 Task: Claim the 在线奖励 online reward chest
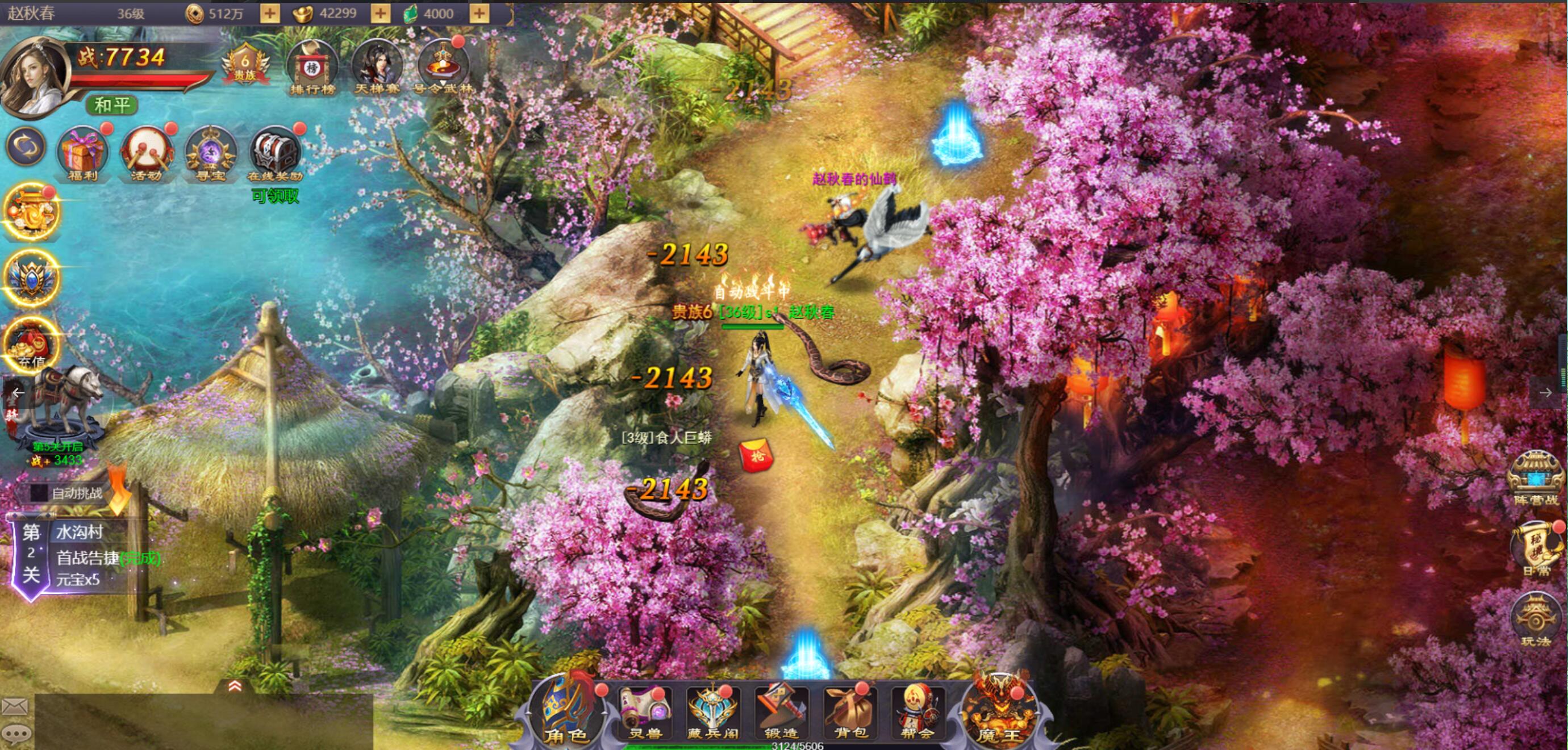[x=275, y=153]
